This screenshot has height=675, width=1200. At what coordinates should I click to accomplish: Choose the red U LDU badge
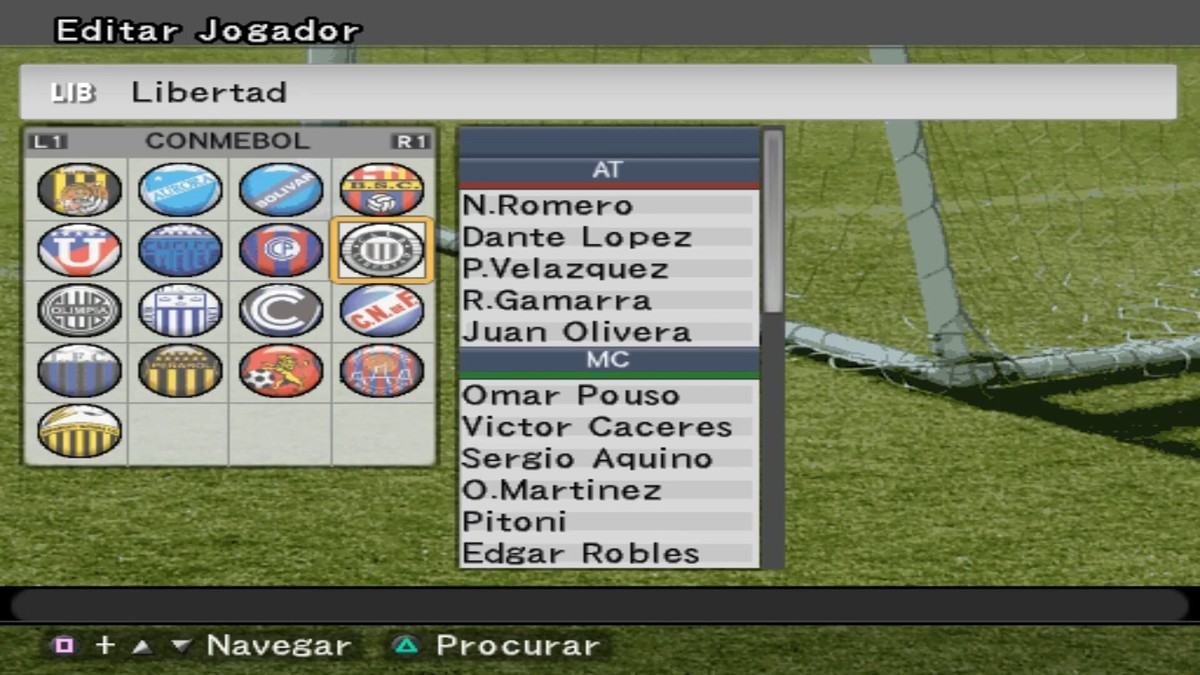79,250
